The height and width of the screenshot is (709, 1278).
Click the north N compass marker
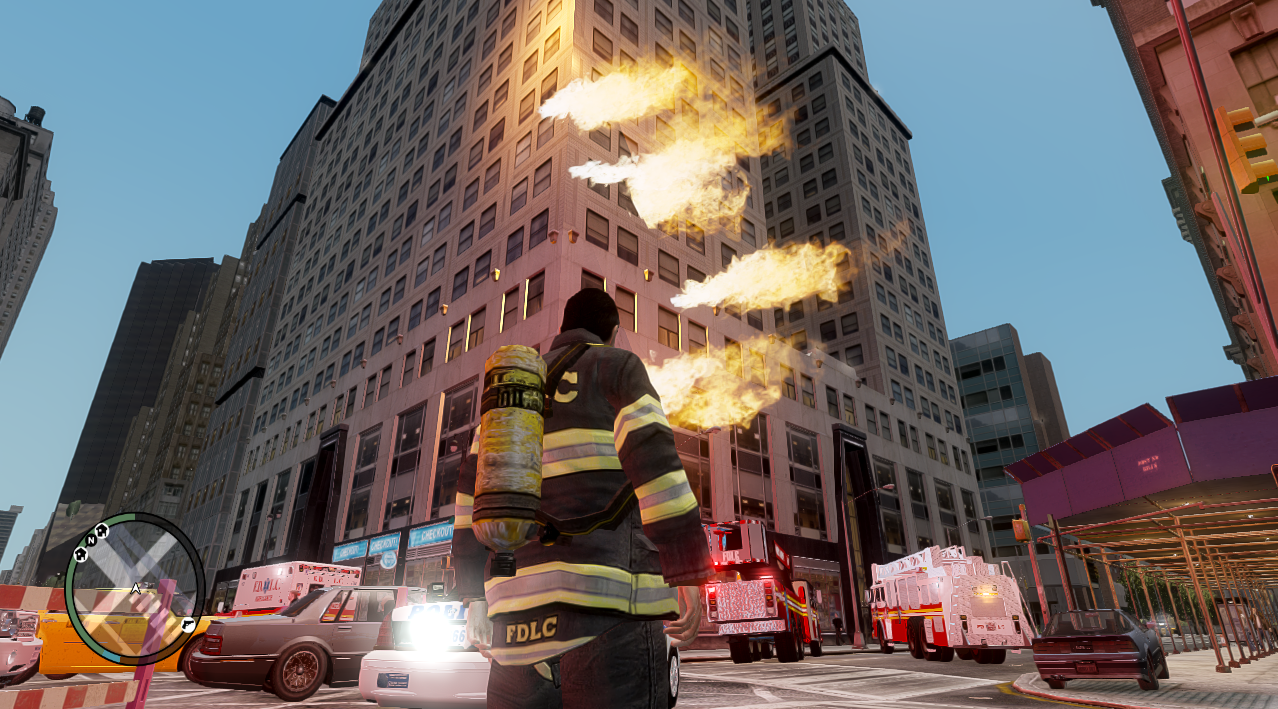[x=90, y=541]
